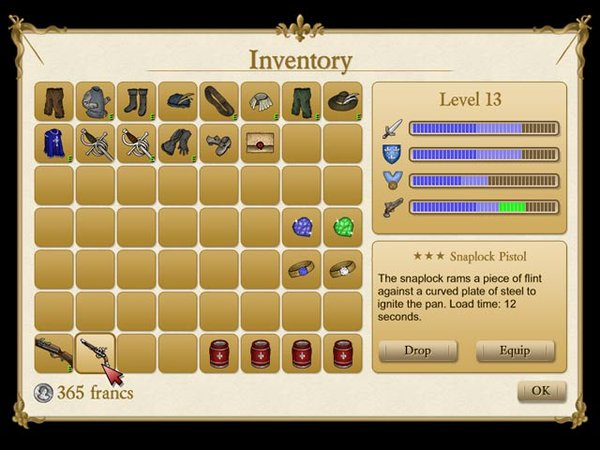This screenshot has width=600, height=450.
Task: Equip the Snaplock Pistol
Action: 515,351
